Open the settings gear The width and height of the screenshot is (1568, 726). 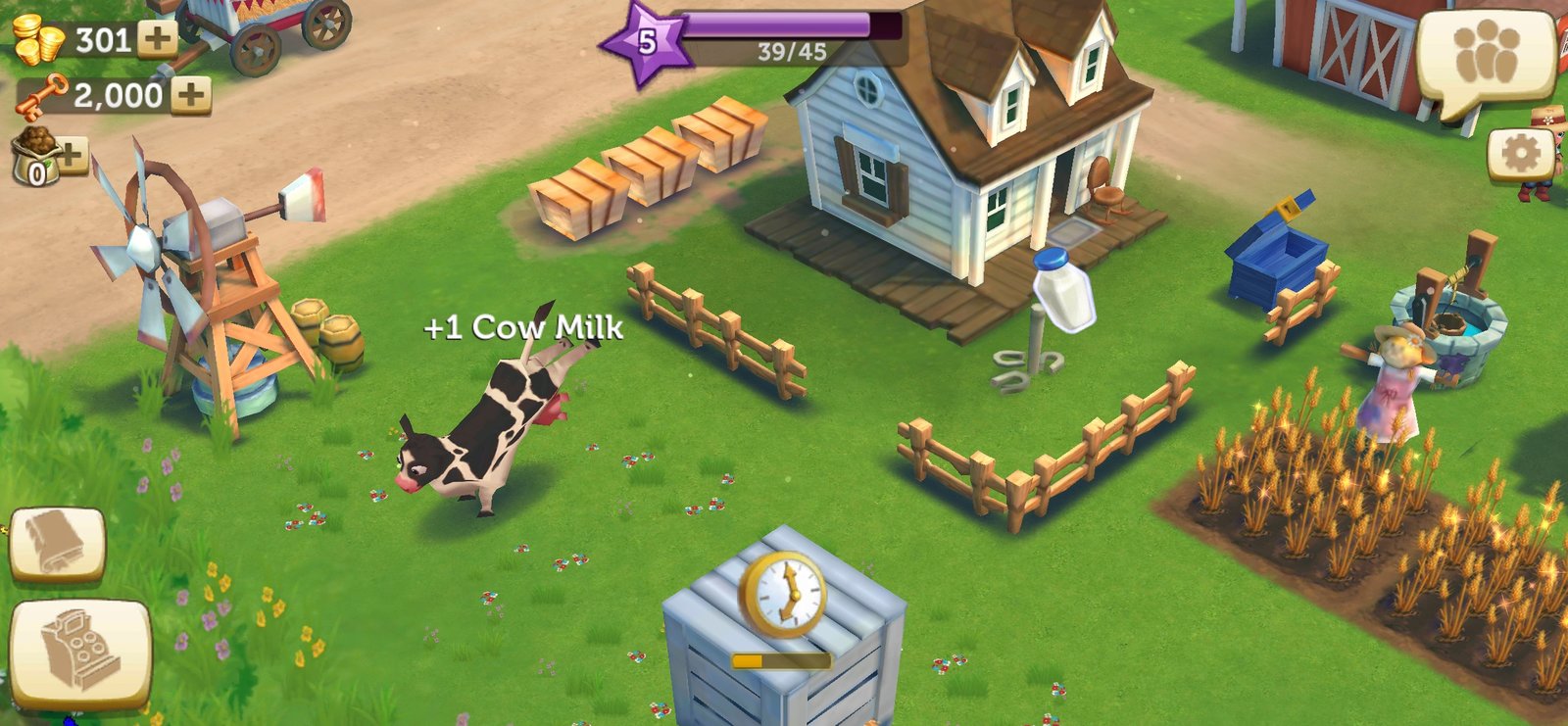pyautogui.click(x=1520, y=154)
